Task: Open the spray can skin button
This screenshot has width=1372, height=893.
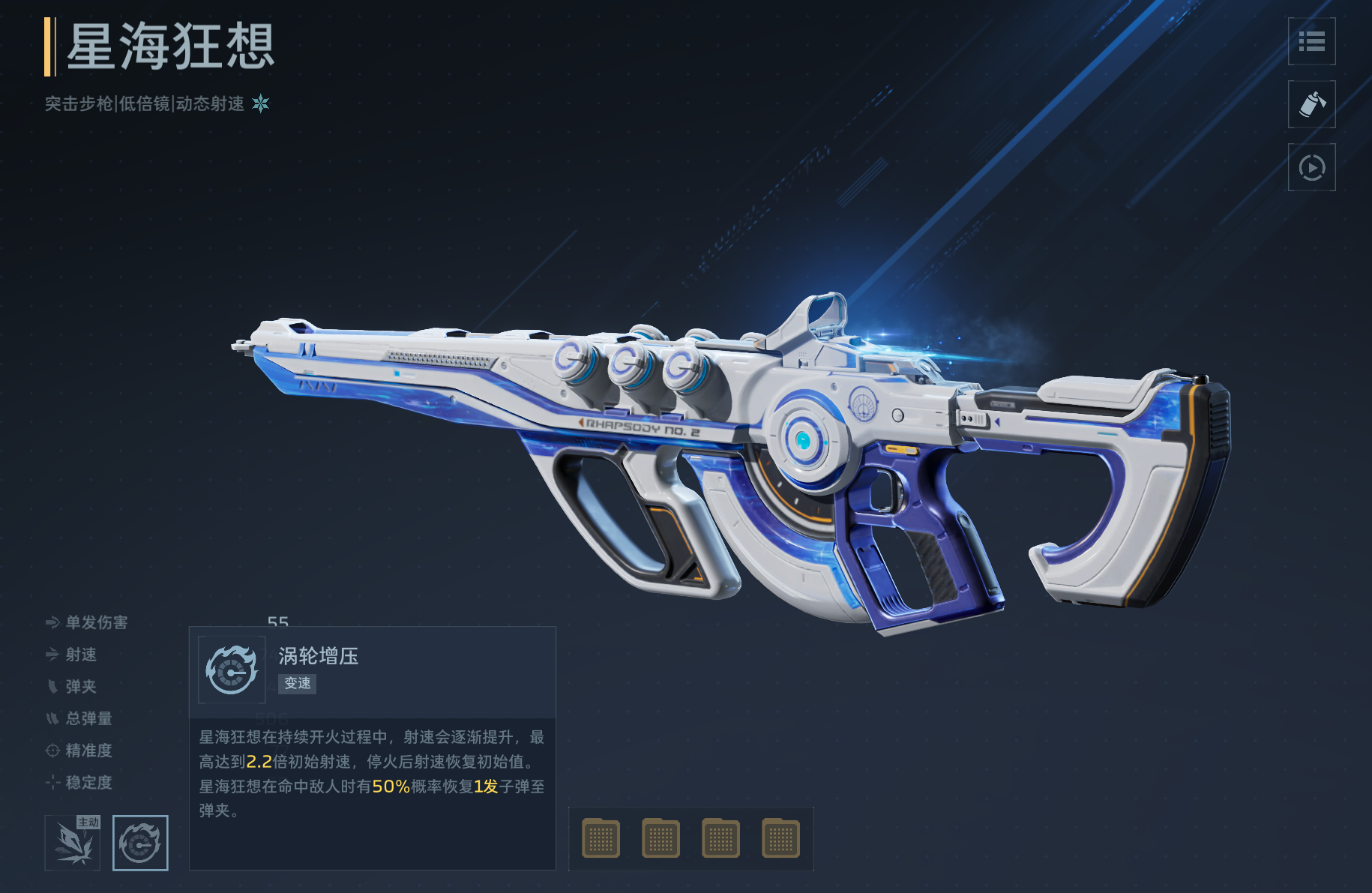Action: (1311, 104)
